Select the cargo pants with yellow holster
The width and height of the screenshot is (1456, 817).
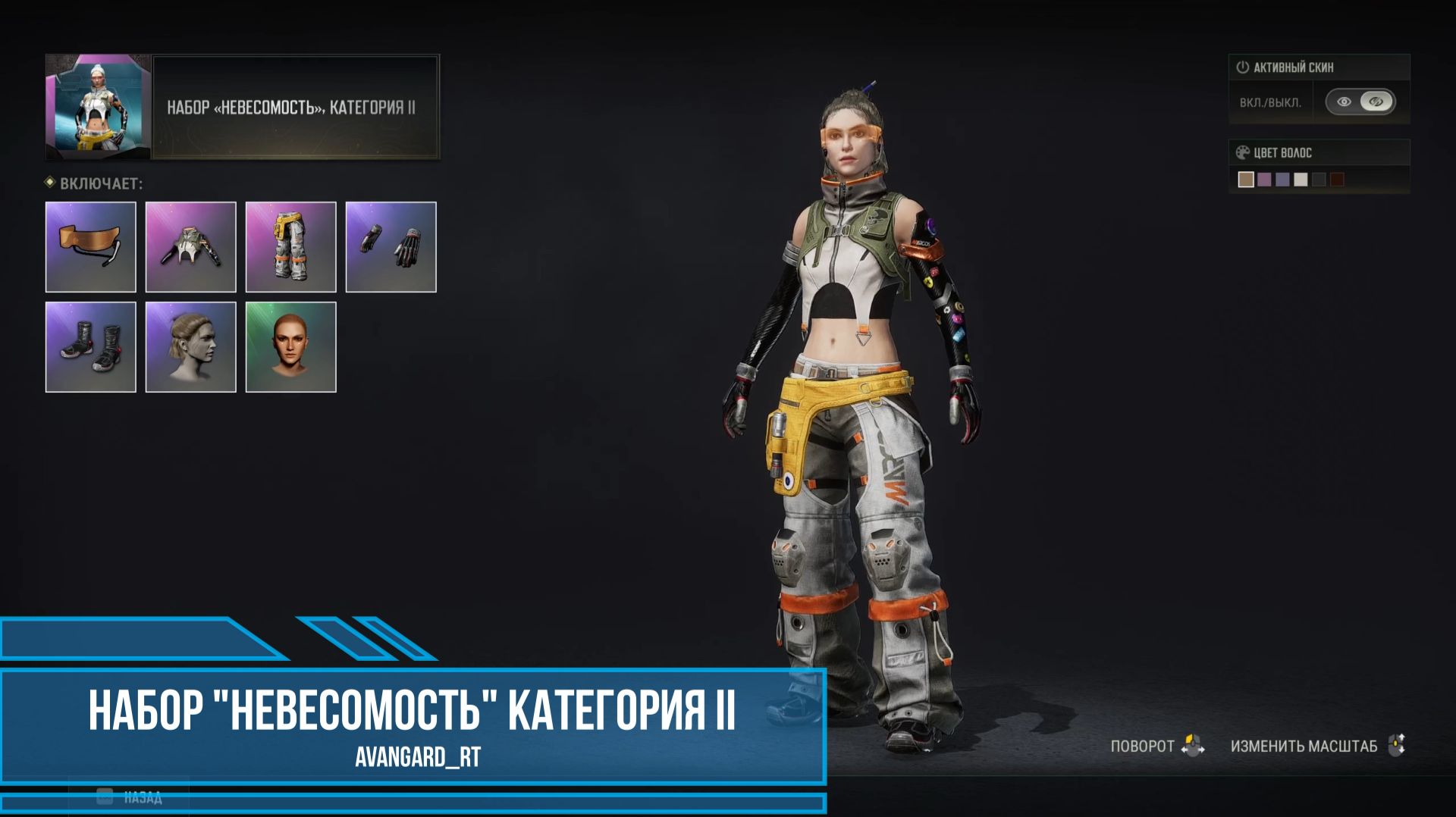click(x=291, y=247)
